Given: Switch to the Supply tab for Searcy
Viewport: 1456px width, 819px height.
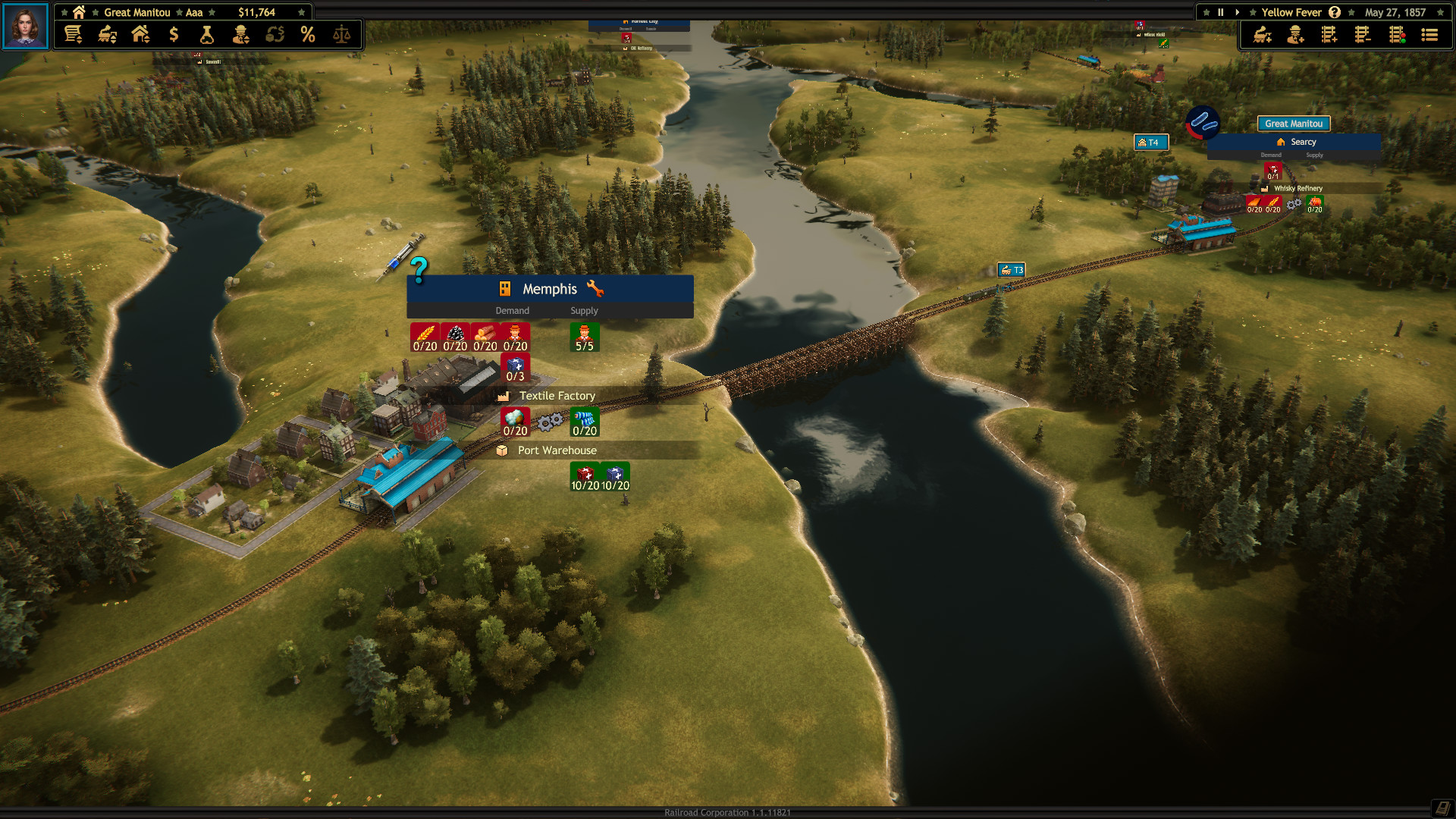Looking at the screenshot, I should click(x=1314, y=155).
